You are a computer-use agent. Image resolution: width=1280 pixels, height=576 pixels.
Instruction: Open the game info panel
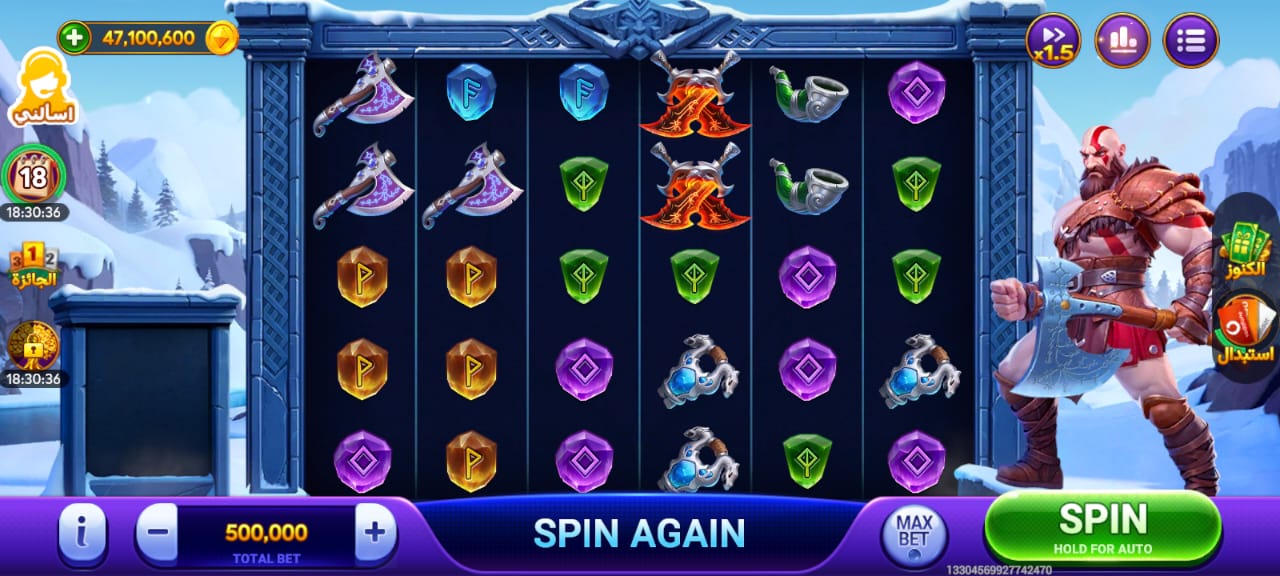click(x=82, y=532)
